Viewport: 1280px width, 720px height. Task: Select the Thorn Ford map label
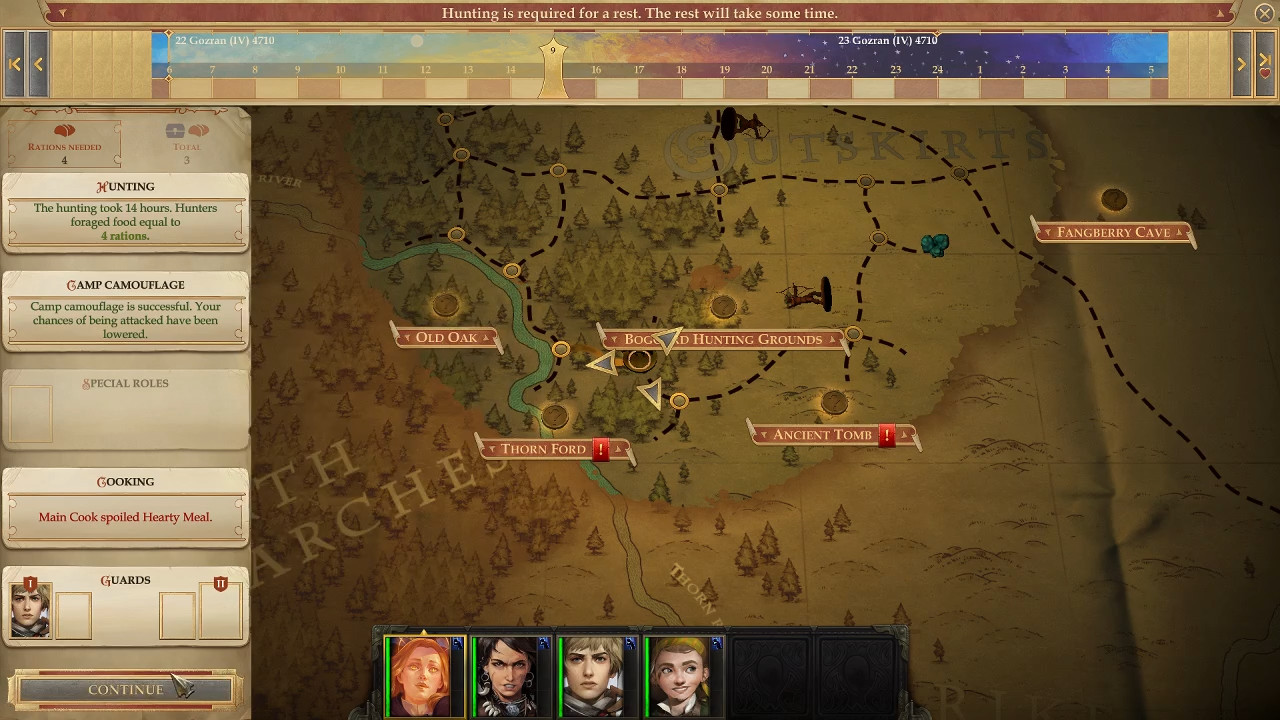(543, 449)
